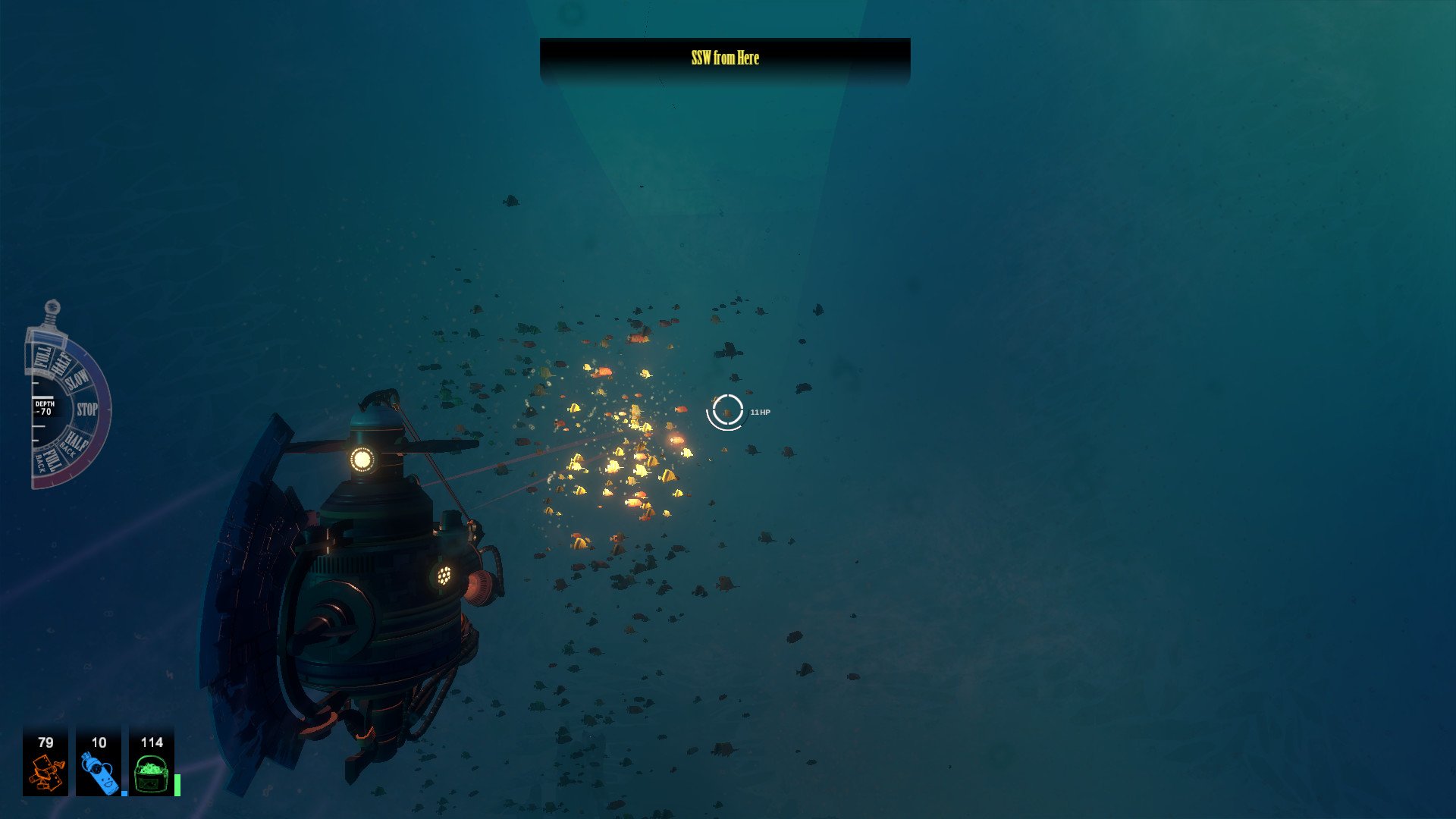The height and width of the screenshot is (819, 1456).
Task: Click the blue air bottle resource icon
Action: click(99, 773)
